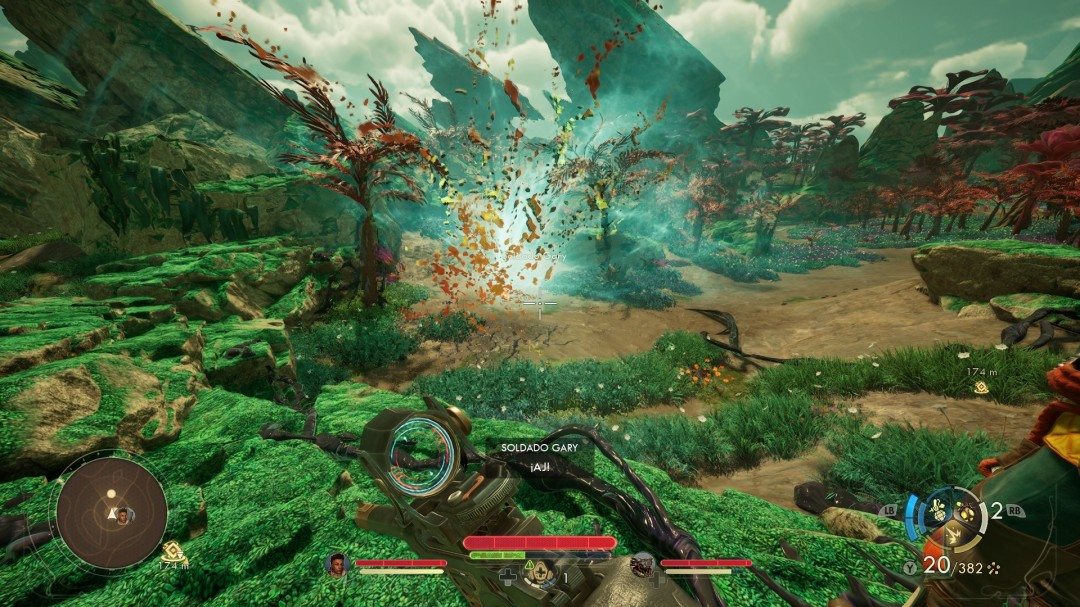This screenshot has width=1080, height=607.
Task: Click the distant 174 m waypoint marker
Action: pos(983,387)
